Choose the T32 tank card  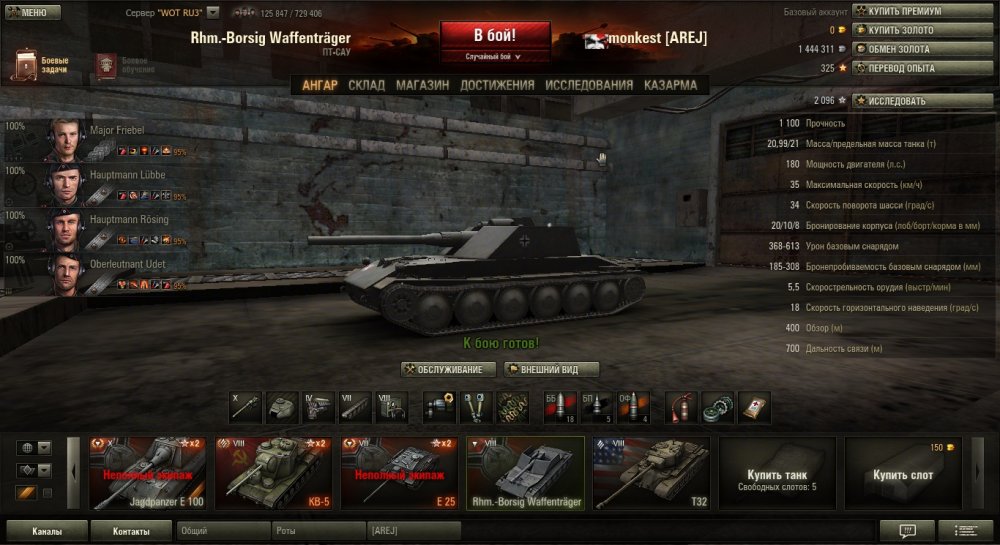651,473
